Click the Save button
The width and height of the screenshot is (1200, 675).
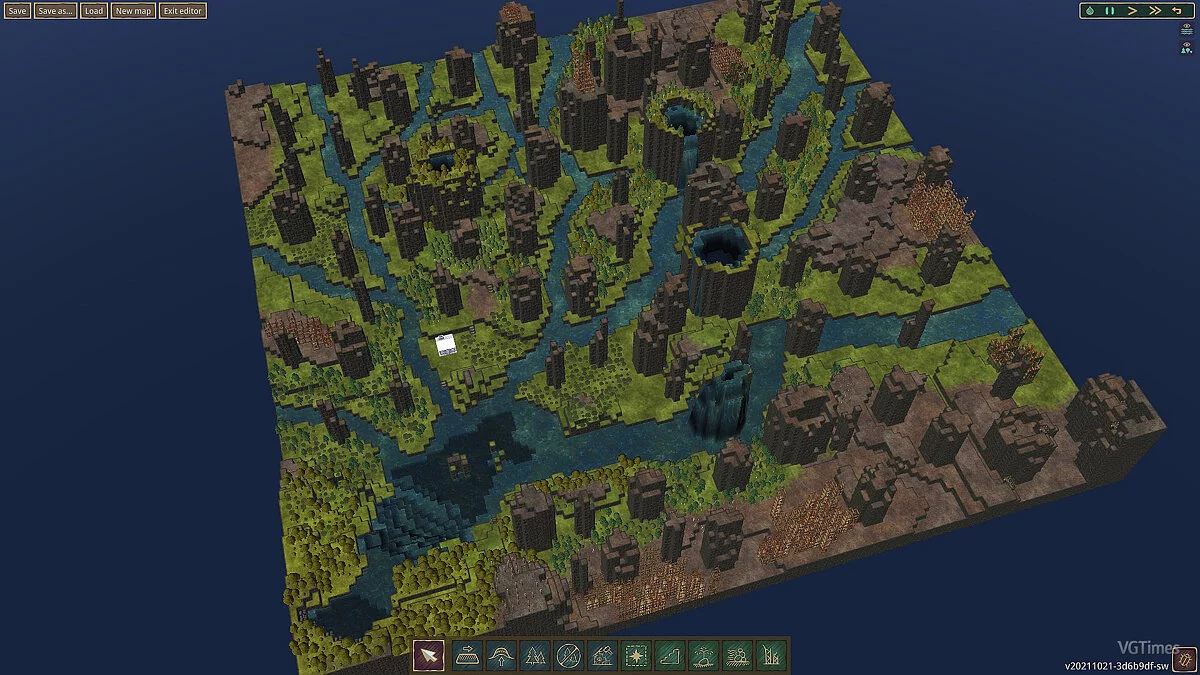pos(17,11)
